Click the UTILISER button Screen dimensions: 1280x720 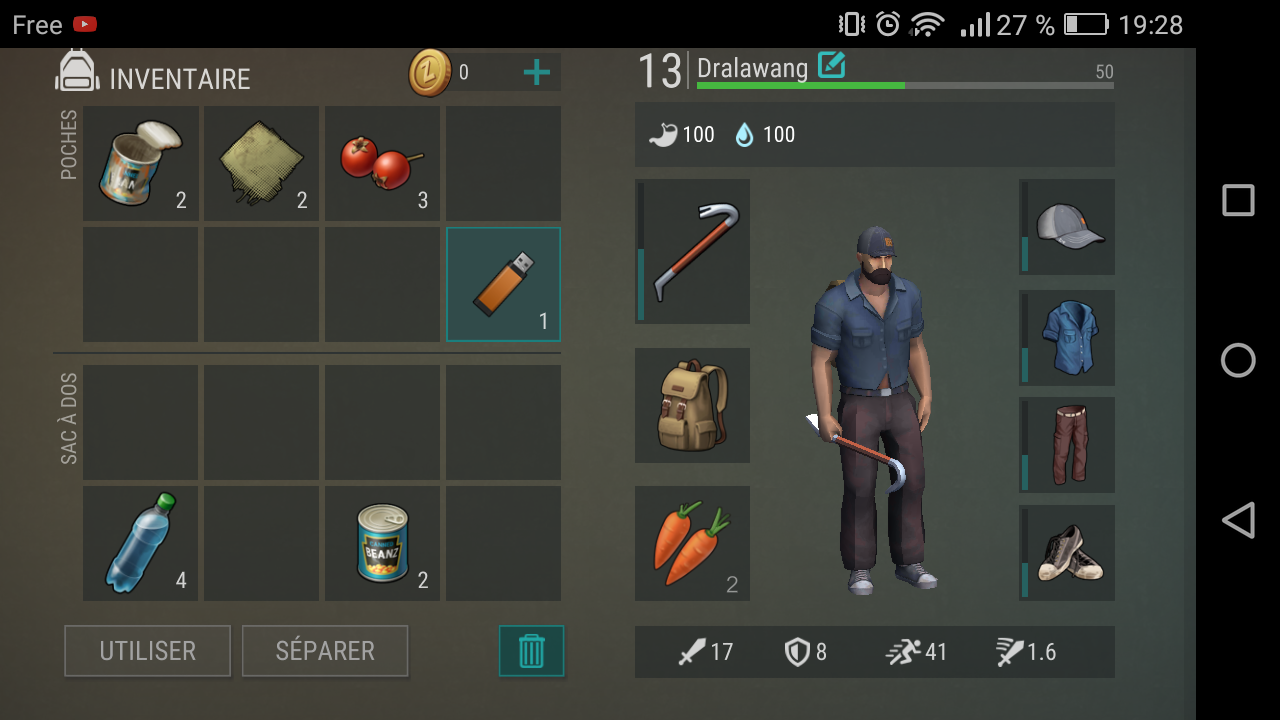point(147,651)
